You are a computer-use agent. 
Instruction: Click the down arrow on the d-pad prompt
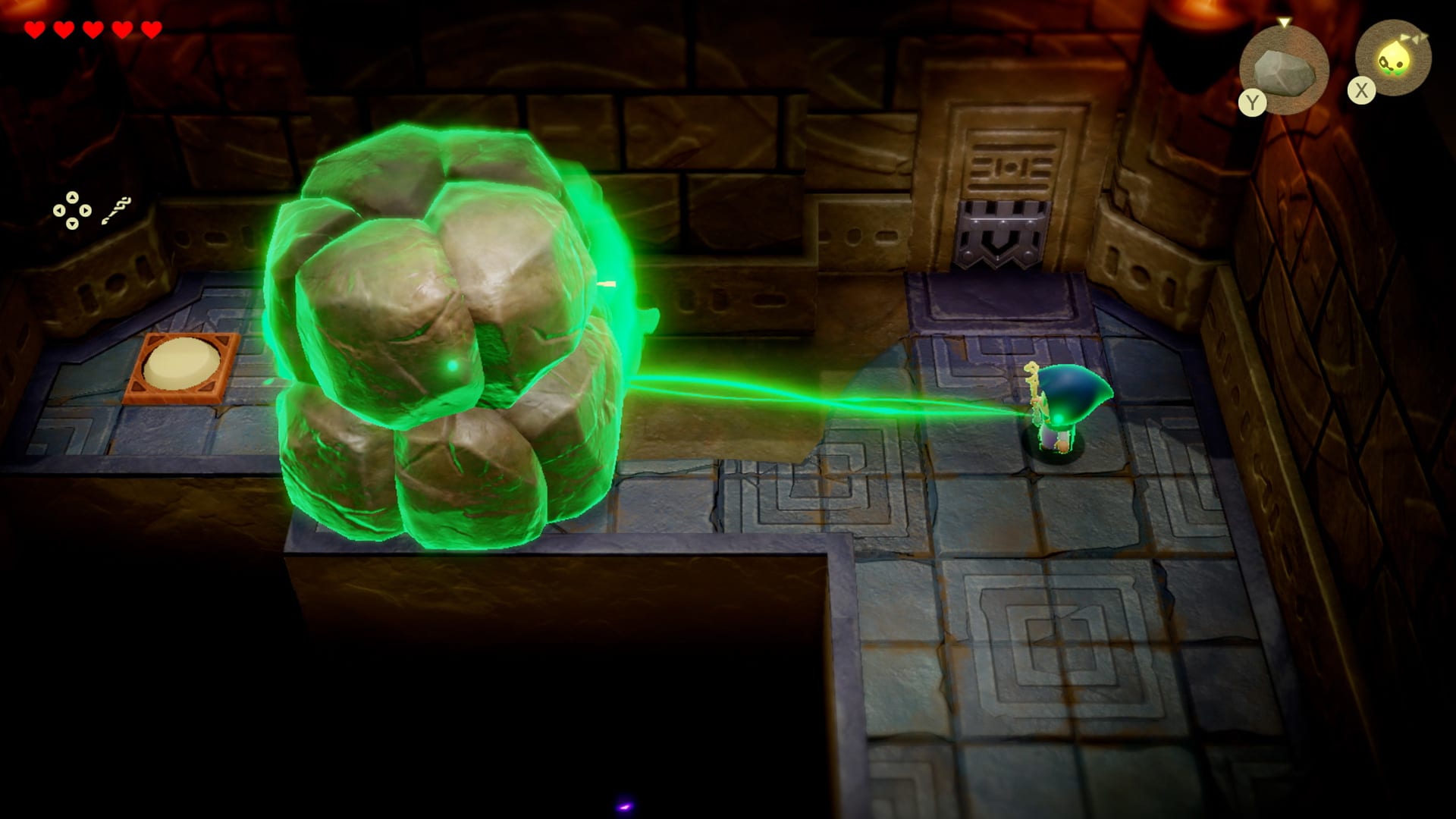[x=71, y=223]
